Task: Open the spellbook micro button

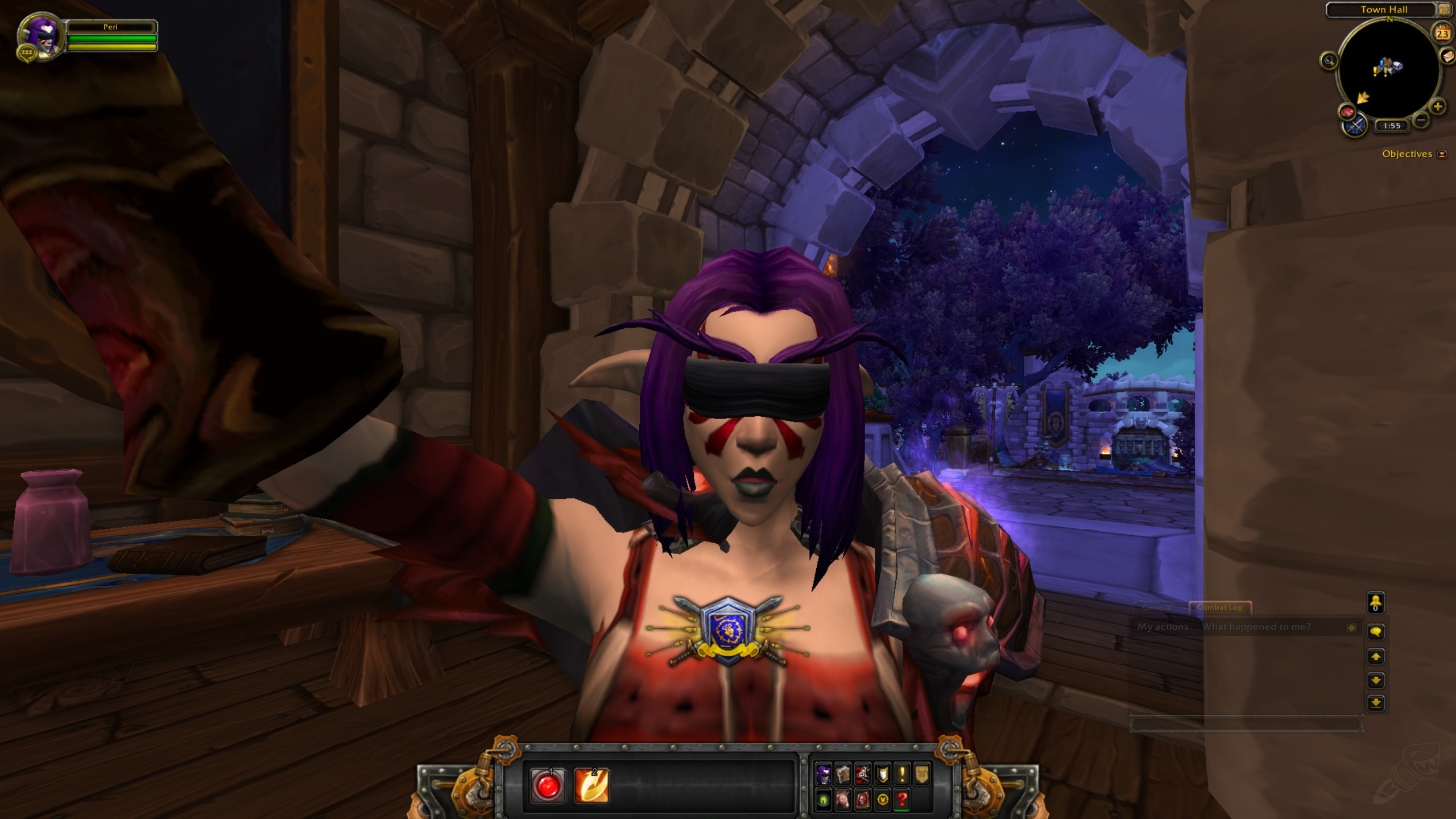Action: (843, 774)
